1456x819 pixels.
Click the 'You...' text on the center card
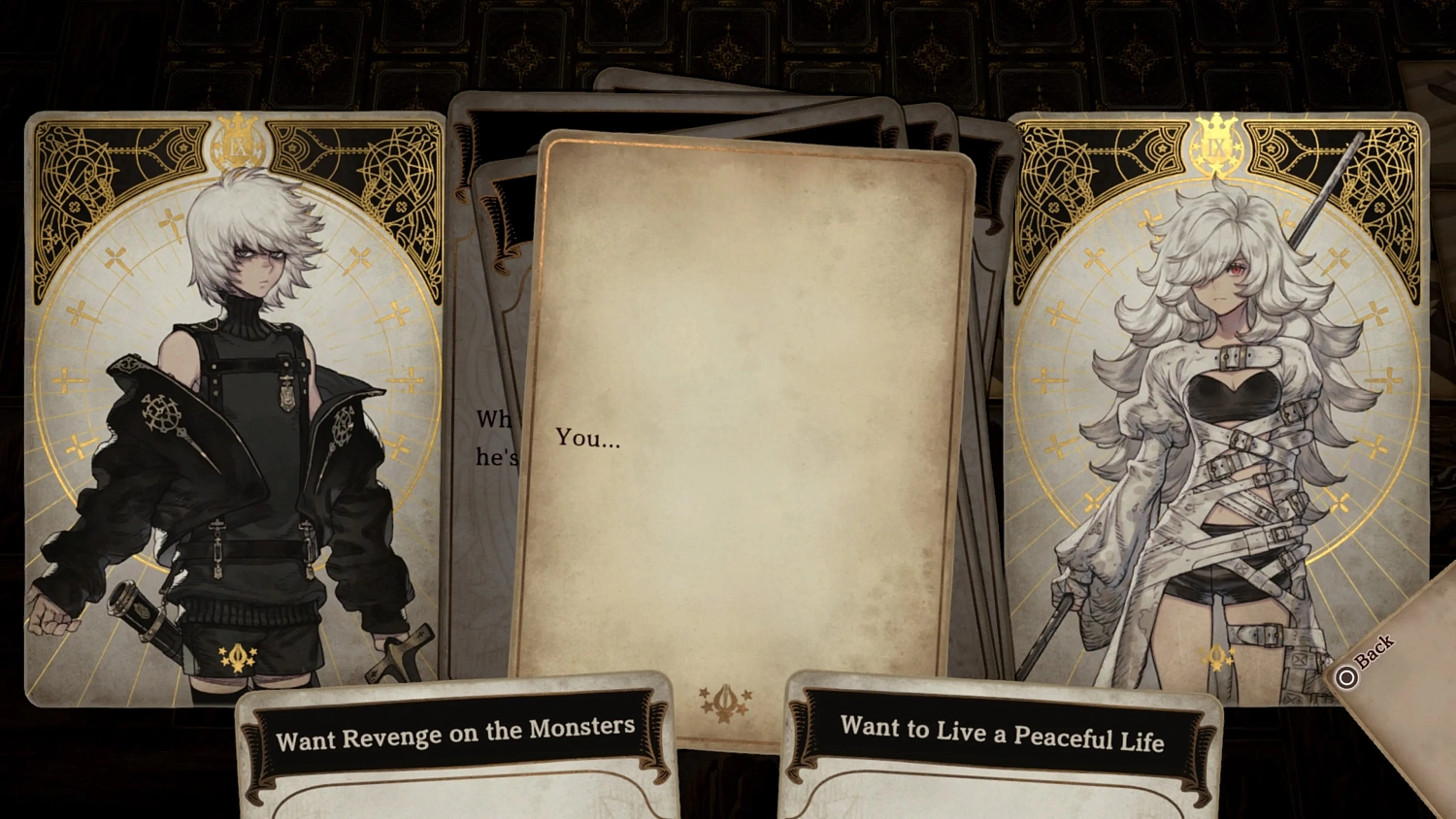click(586, 439)
